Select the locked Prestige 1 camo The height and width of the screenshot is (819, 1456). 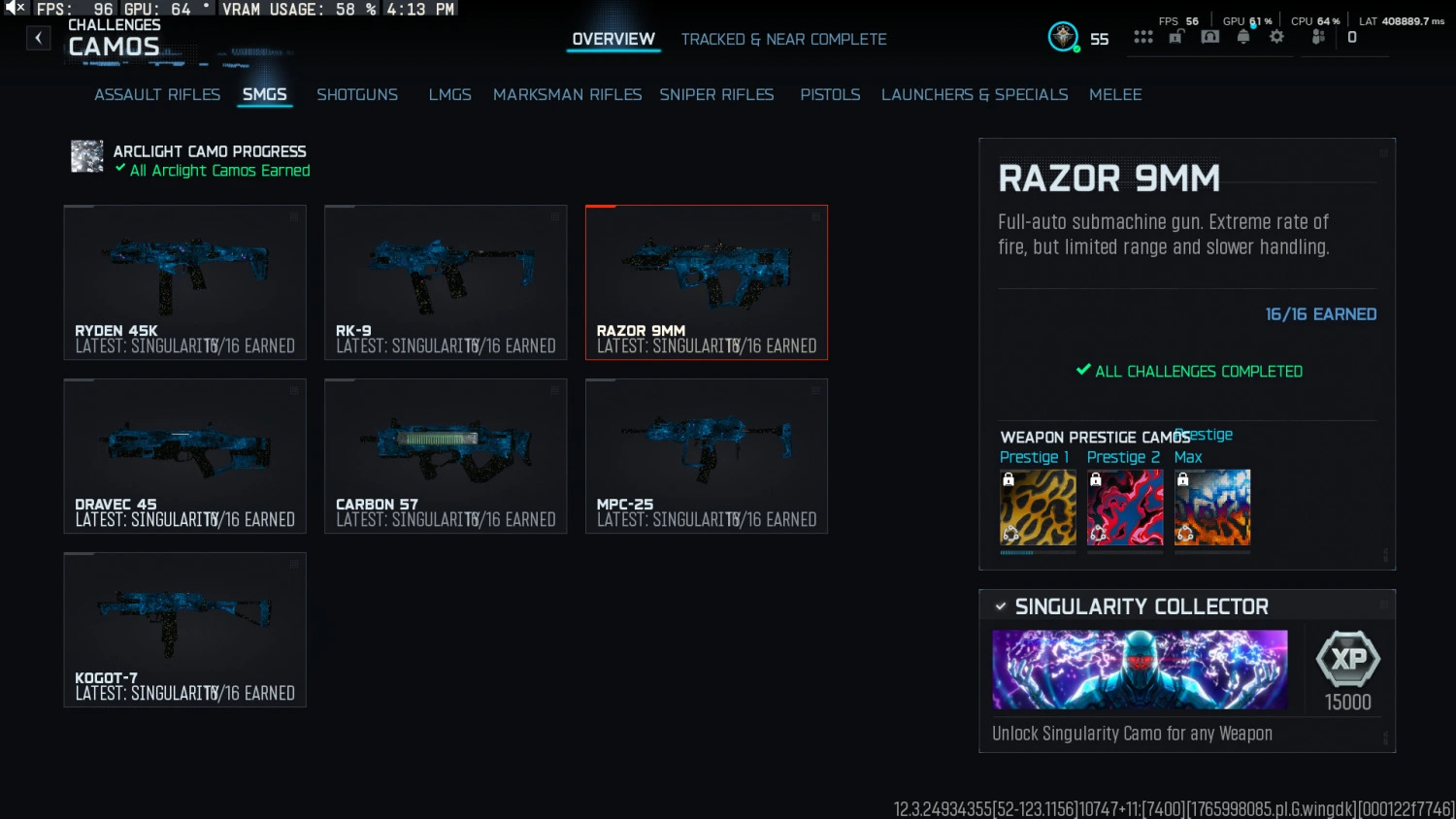1037,507
